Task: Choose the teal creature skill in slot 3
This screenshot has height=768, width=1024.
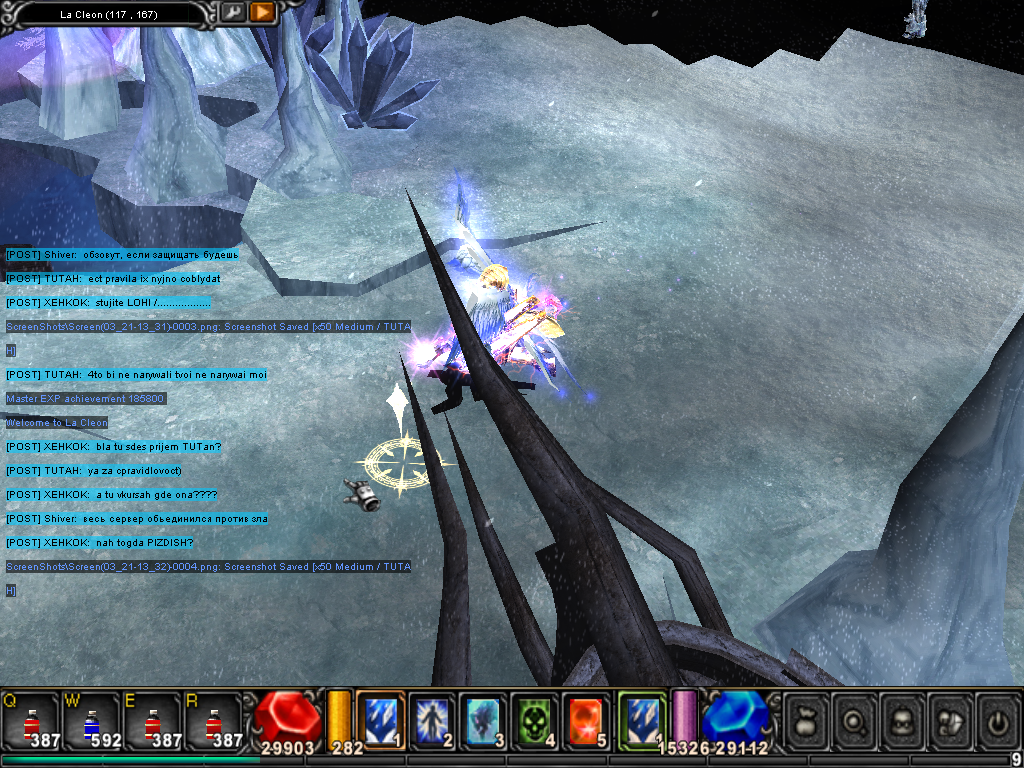Action: [x=484, y=720]
